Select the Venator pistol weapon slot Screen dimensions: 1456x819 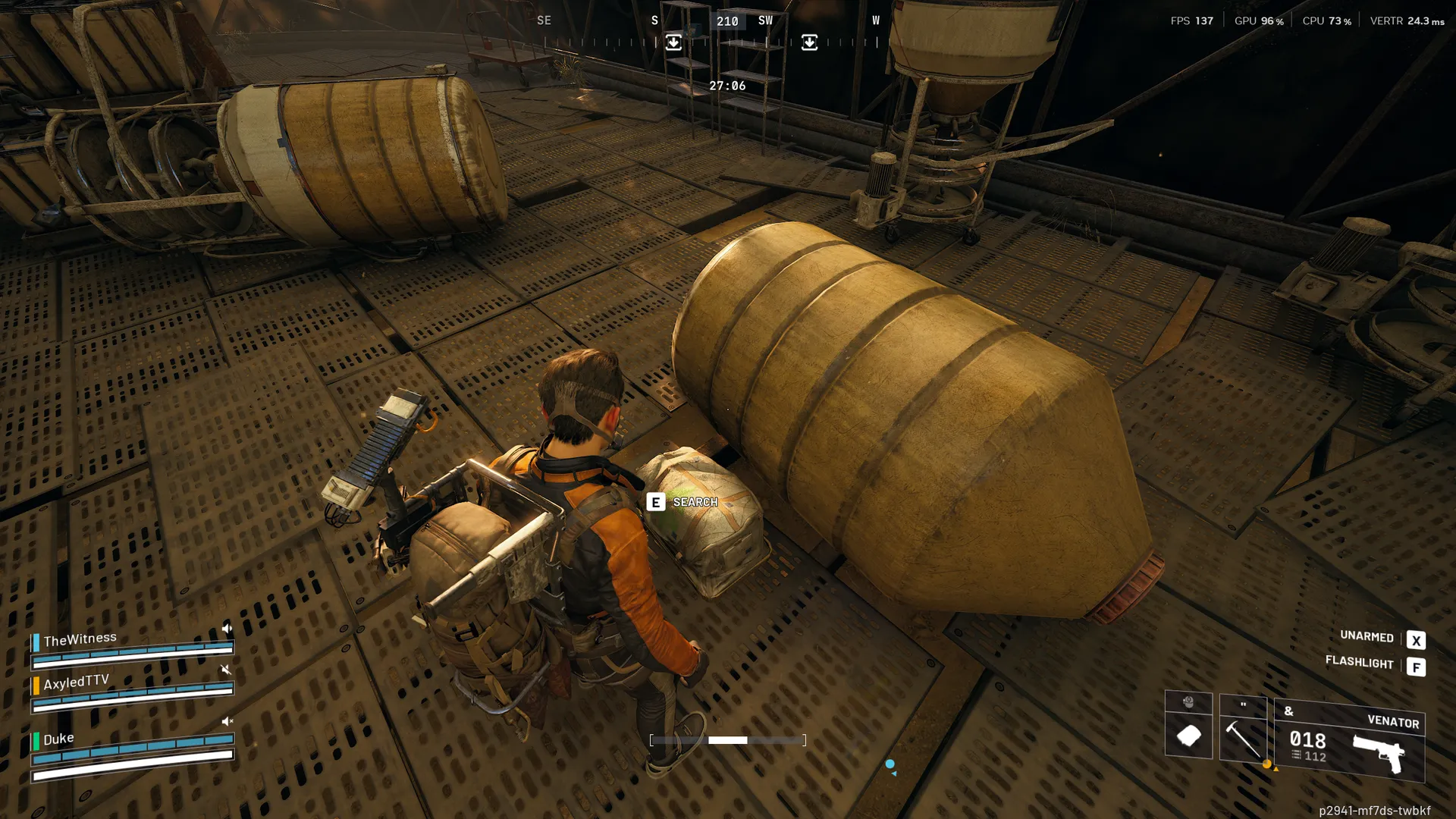(1349, 741)
